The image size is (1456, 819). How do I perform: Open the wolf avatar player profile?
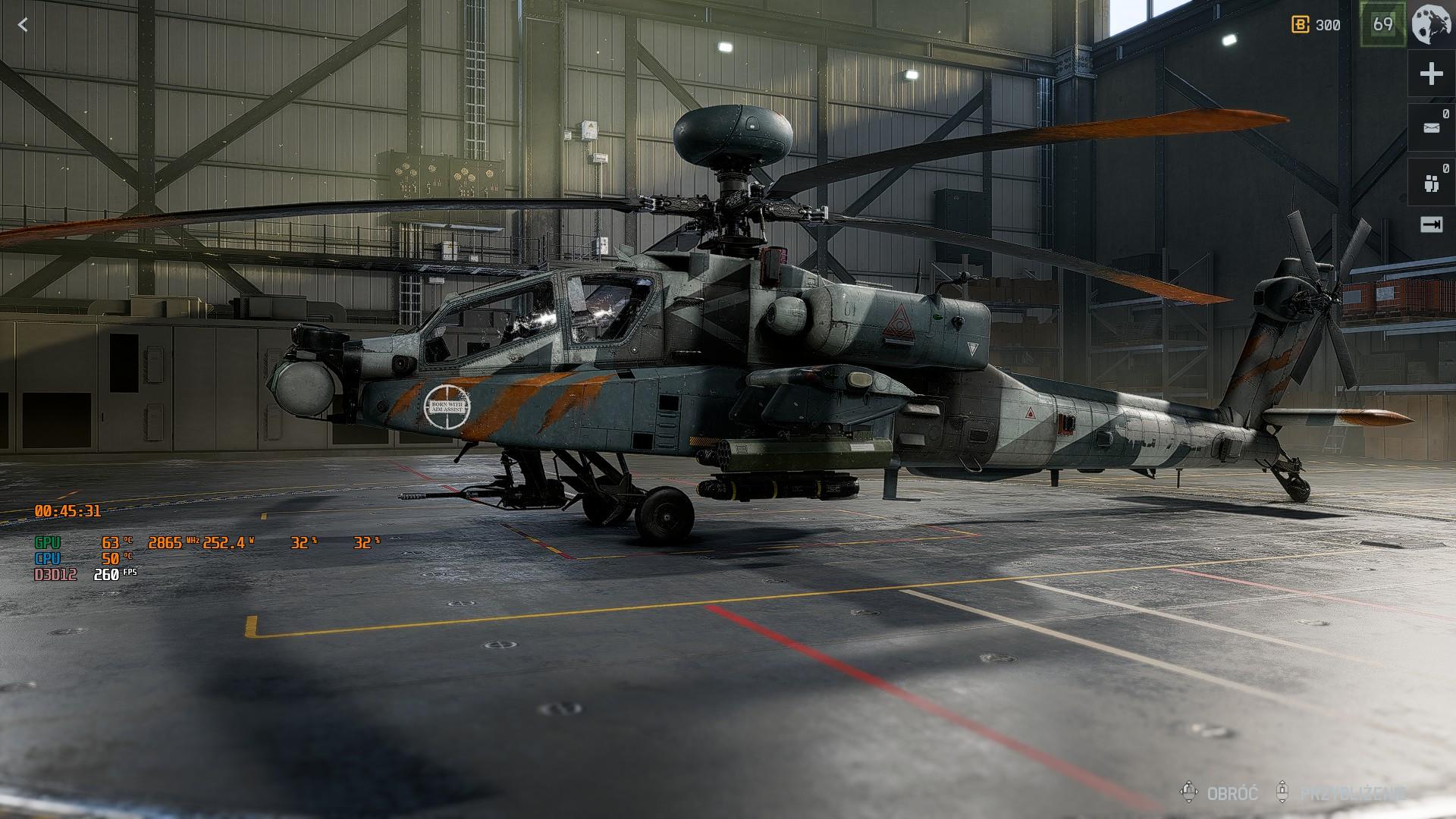pos(1432,24)
